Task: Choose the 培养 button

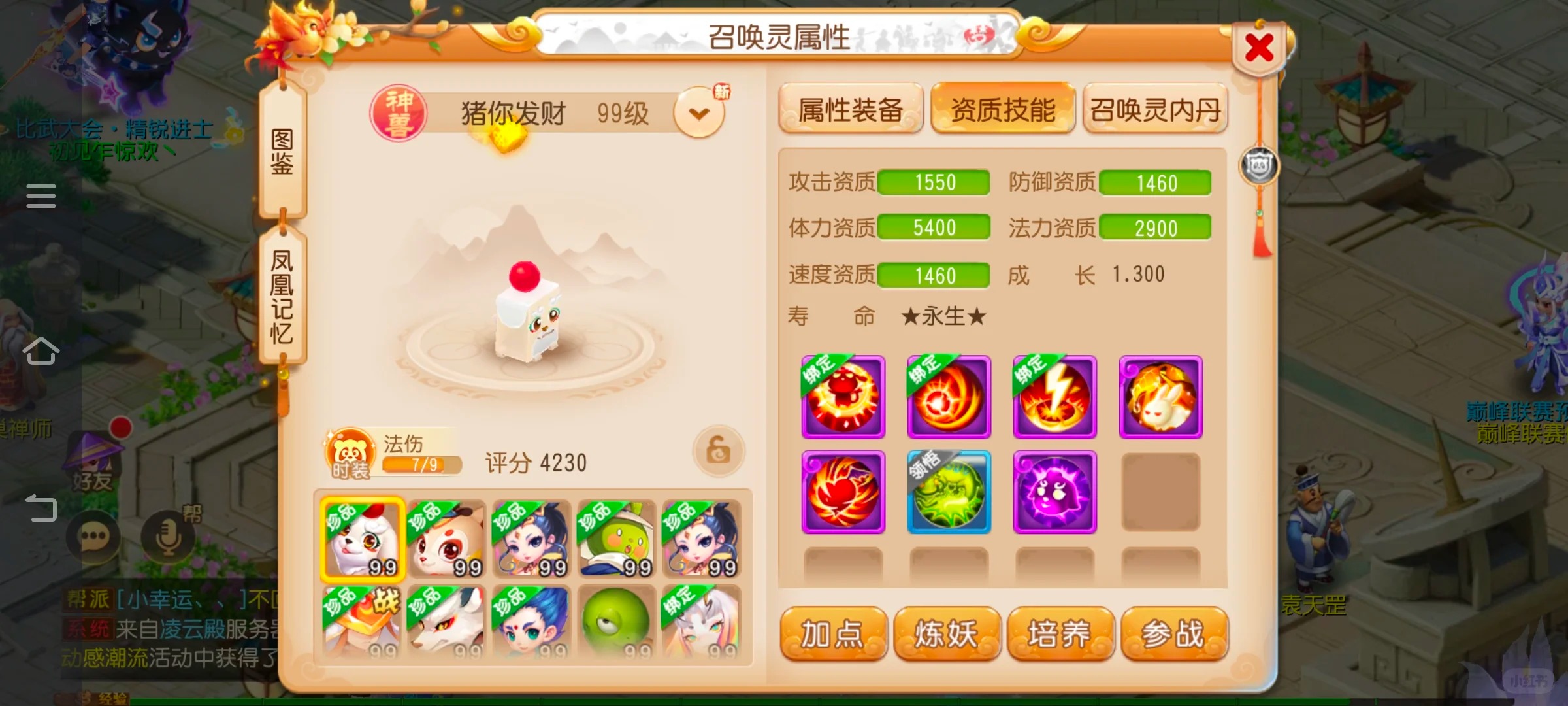Action: pyautogui.click(x=1060, y=633)
